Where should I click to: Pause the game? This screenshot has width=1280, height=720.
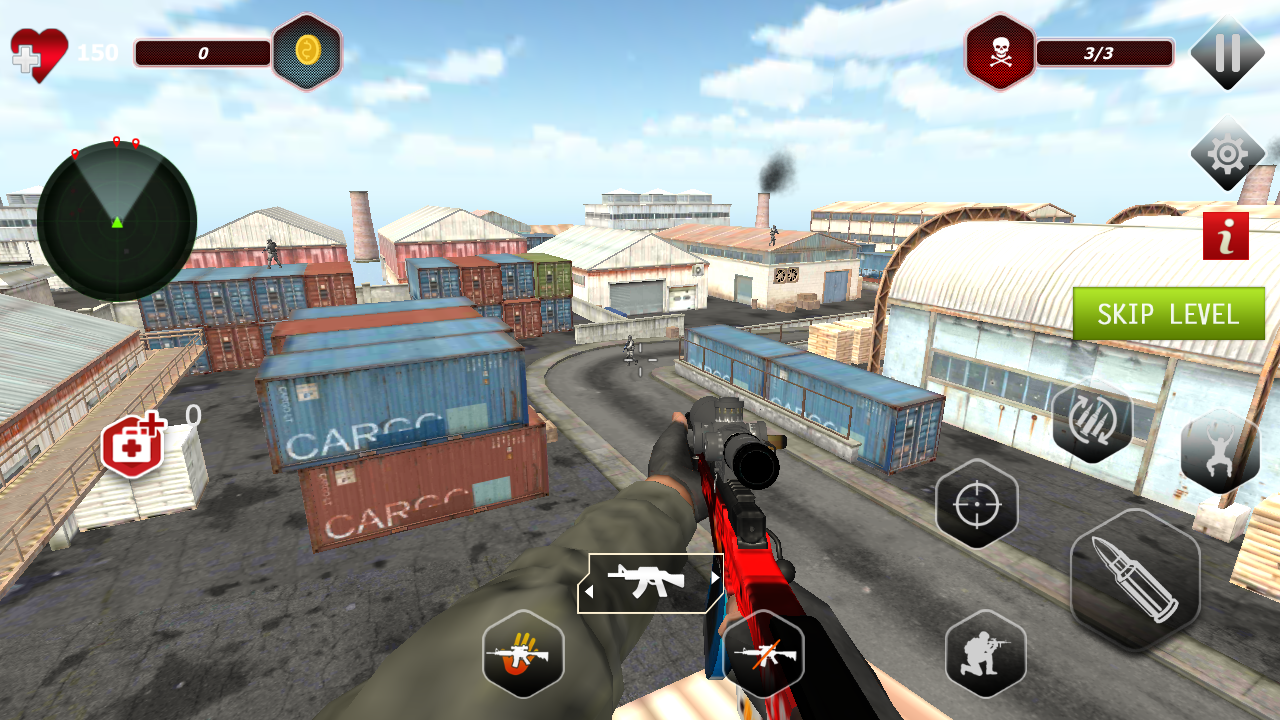point(1227,53)
